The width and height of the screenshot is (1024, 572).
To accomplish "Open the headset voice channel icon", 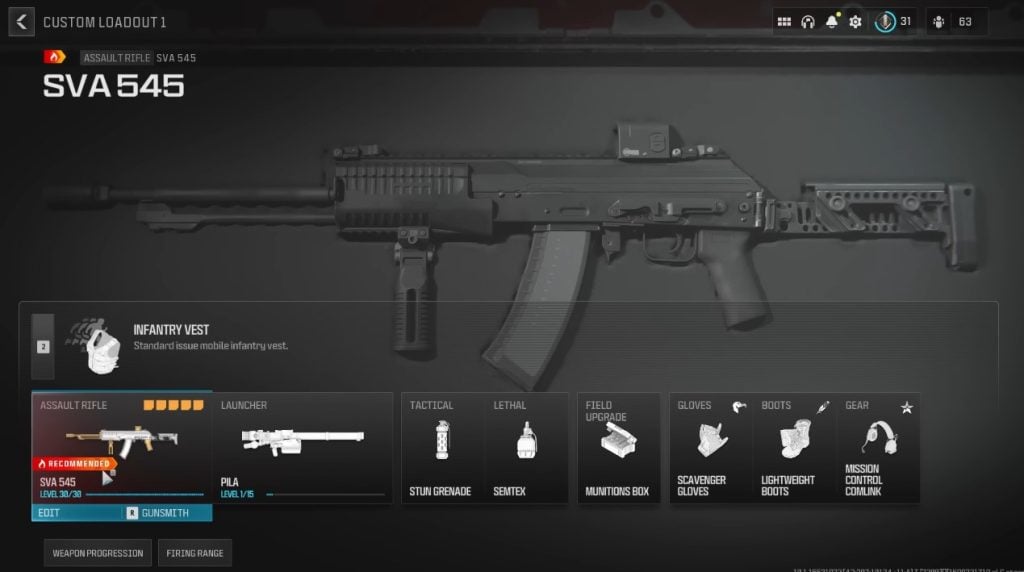I will pos(808,21).
